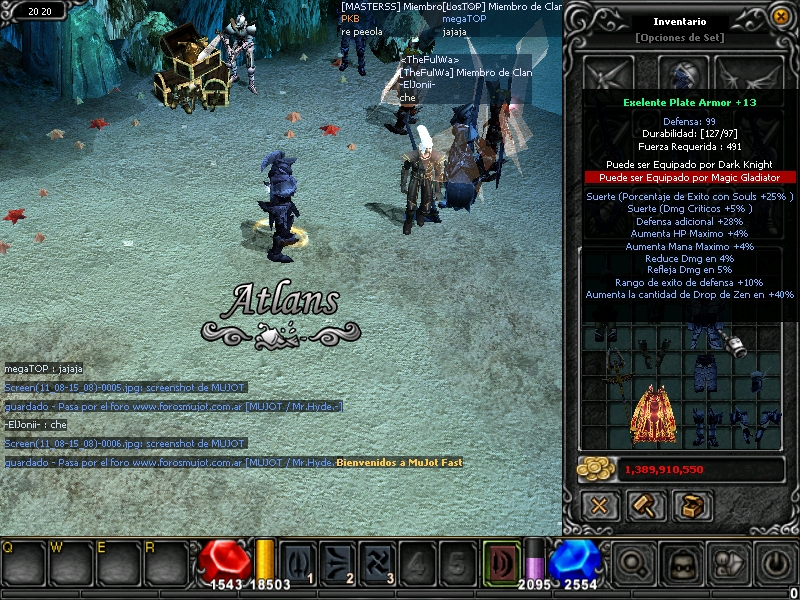Open the active skill selector icon
800x600 pixels.
pyautogui.click(x=502, y=561)
